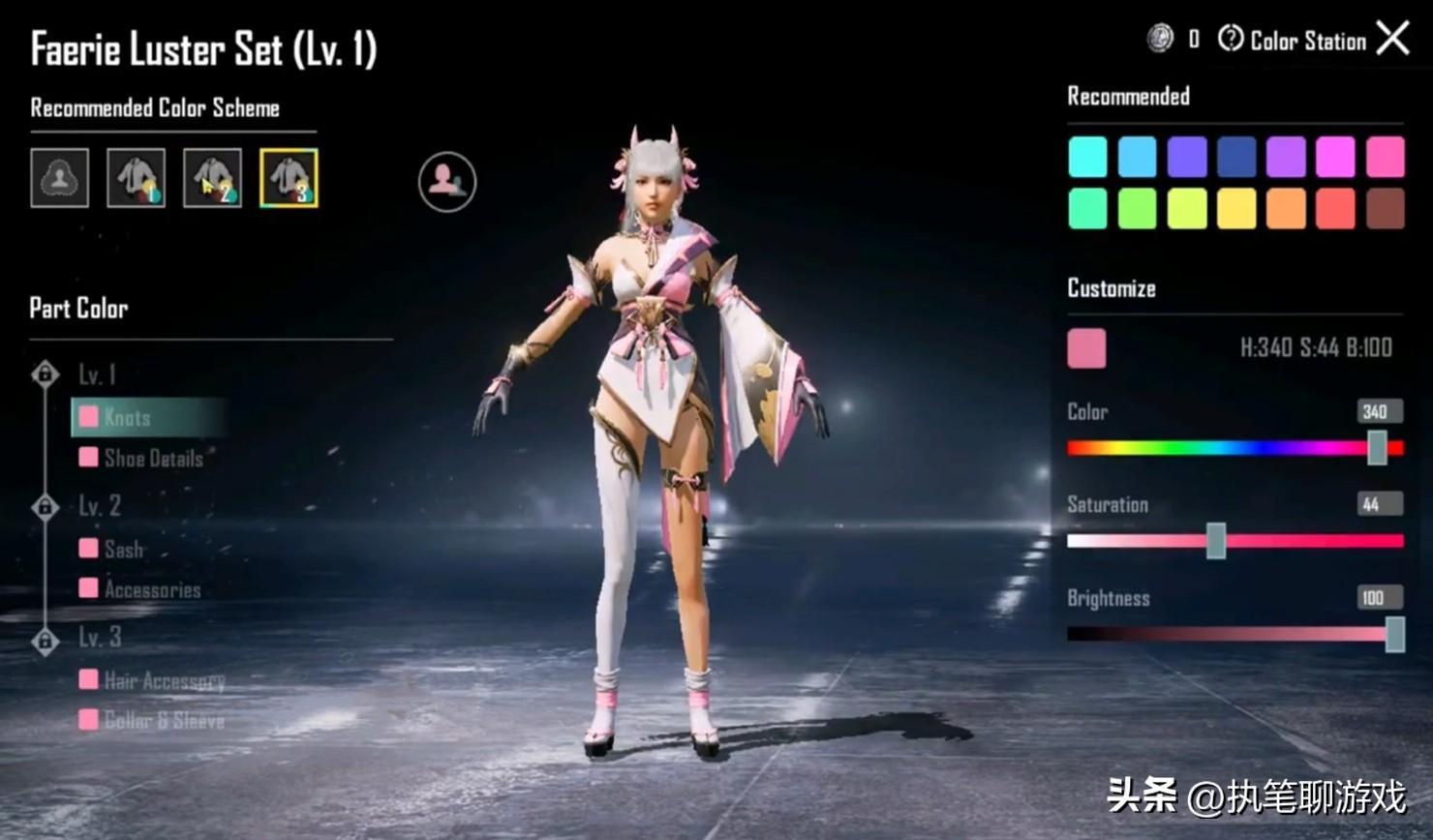The height and width of the screenshot is (840, 1433).
Task: Select recommended color scheme 3
Action: pos(289,178)
